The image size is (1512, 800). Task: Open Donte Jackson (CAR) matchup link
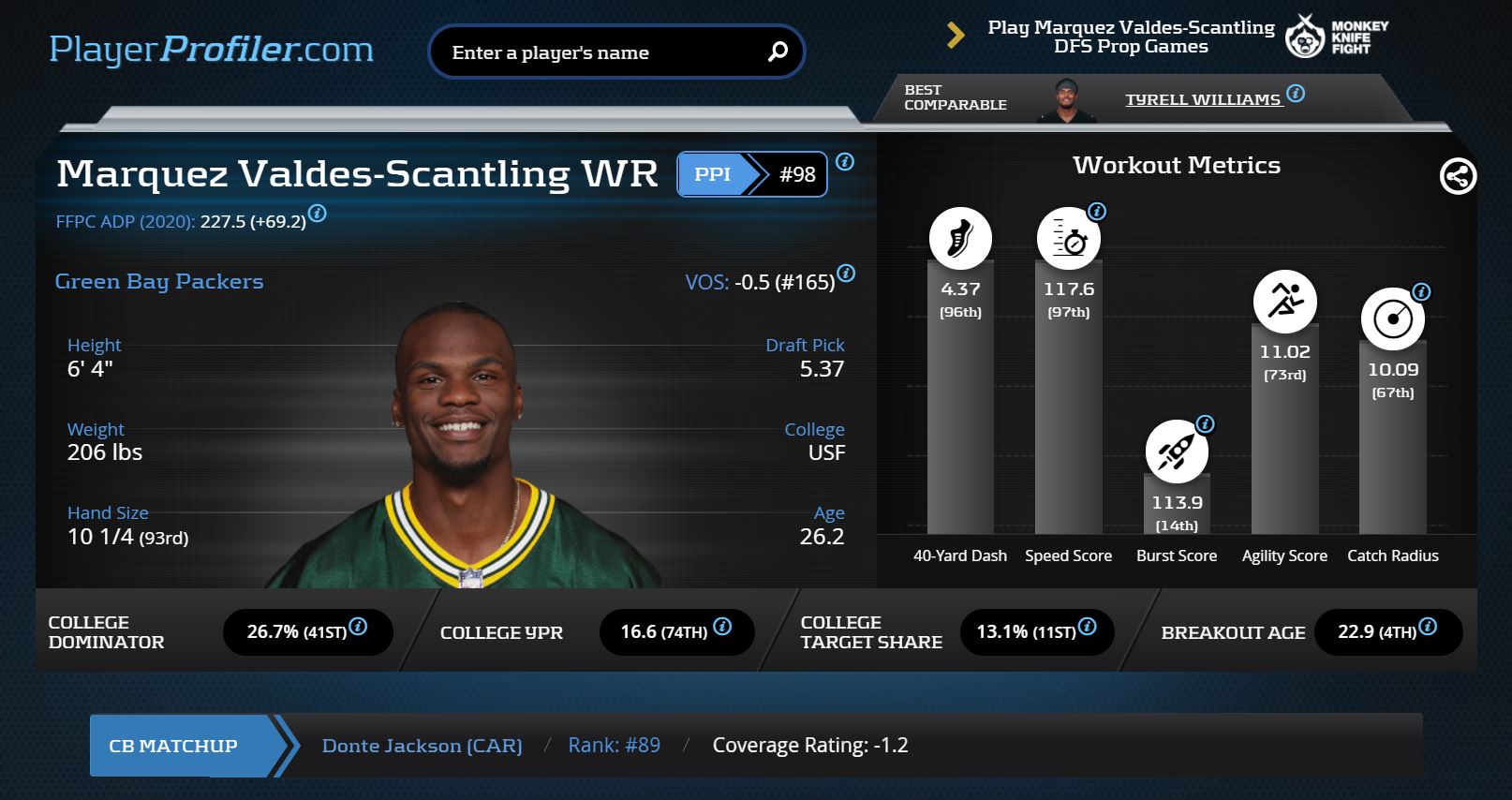click(422, 746)
